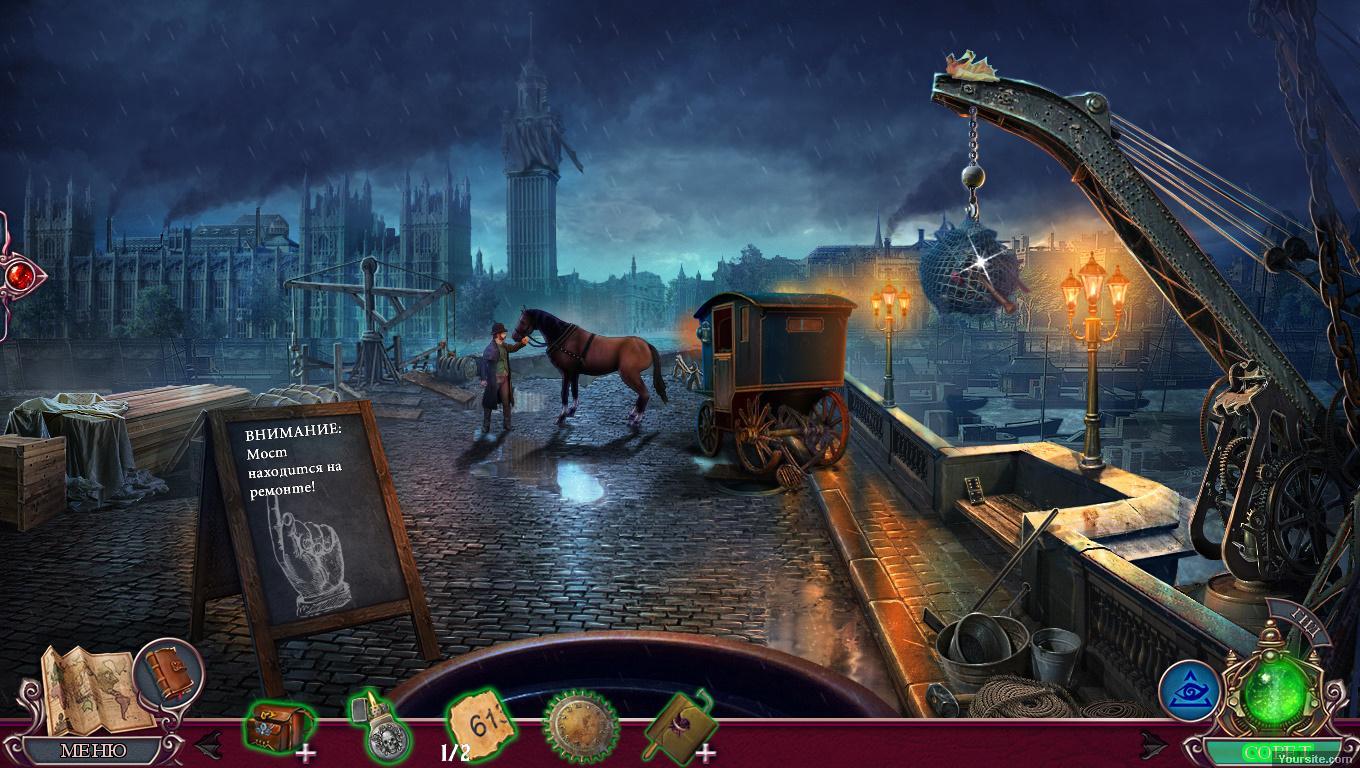
Task: Activate the blue eye pyramid icon
Action: [1189, 691]
